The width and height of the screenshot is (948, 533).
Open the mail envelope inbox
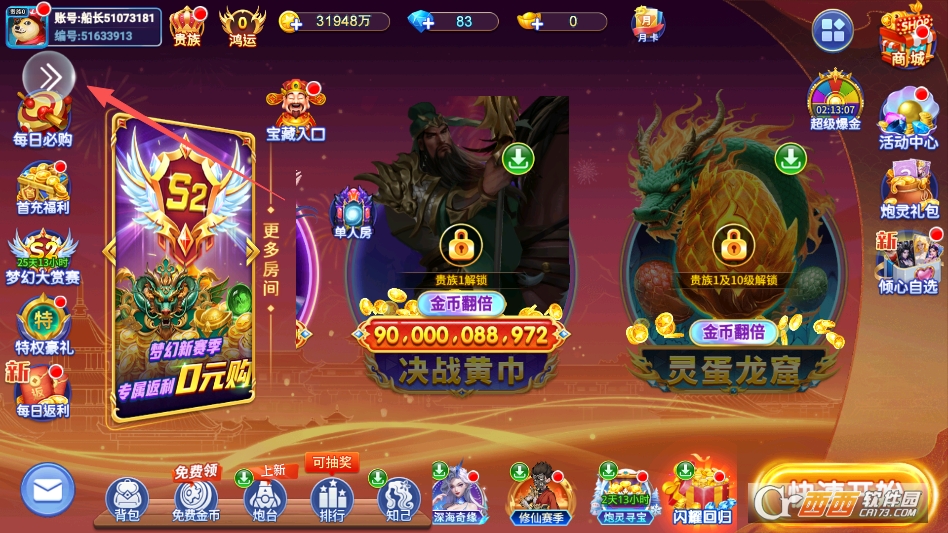[48, 490]
